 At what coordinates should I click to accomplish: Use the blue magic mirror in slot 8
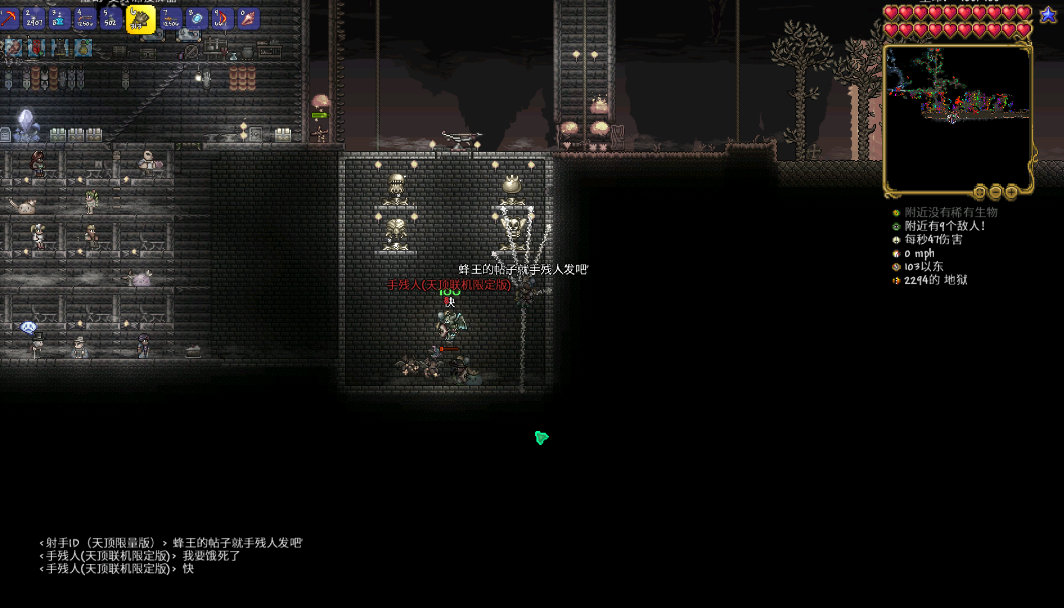pos(196,18)
